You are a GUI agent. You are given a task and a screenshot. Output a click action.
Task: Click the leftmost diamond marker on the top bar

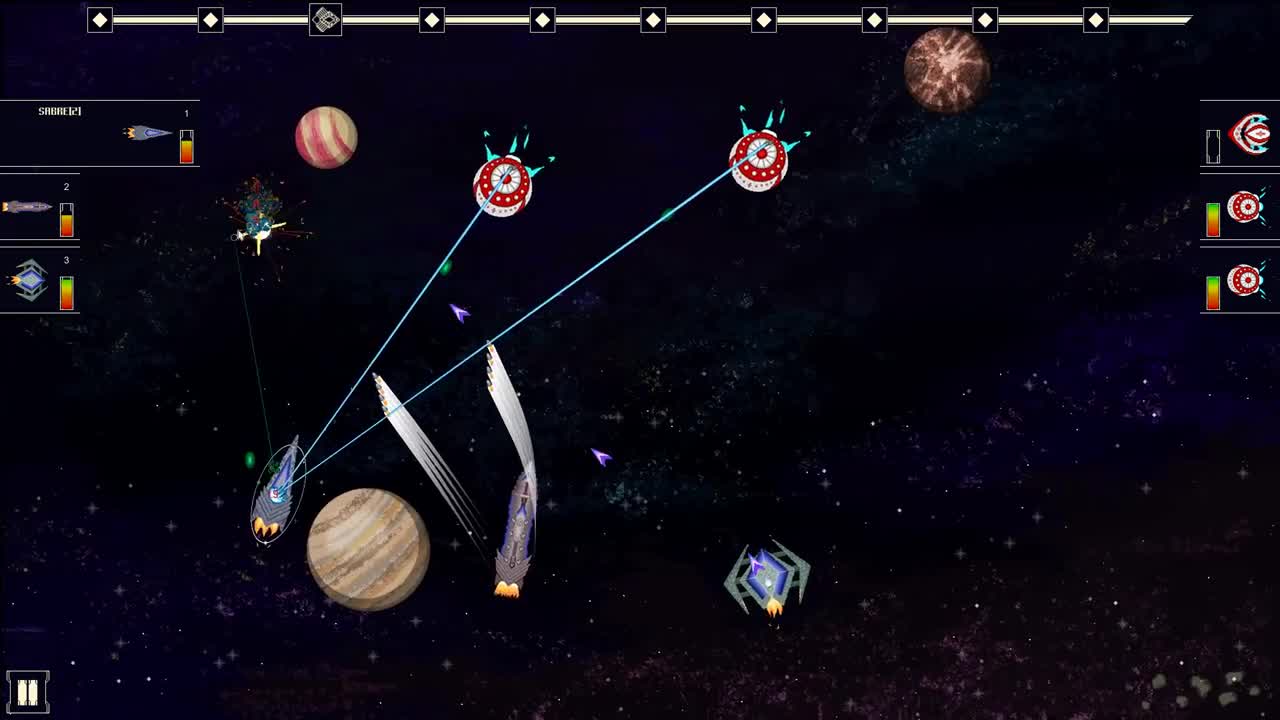click(99, 17)
